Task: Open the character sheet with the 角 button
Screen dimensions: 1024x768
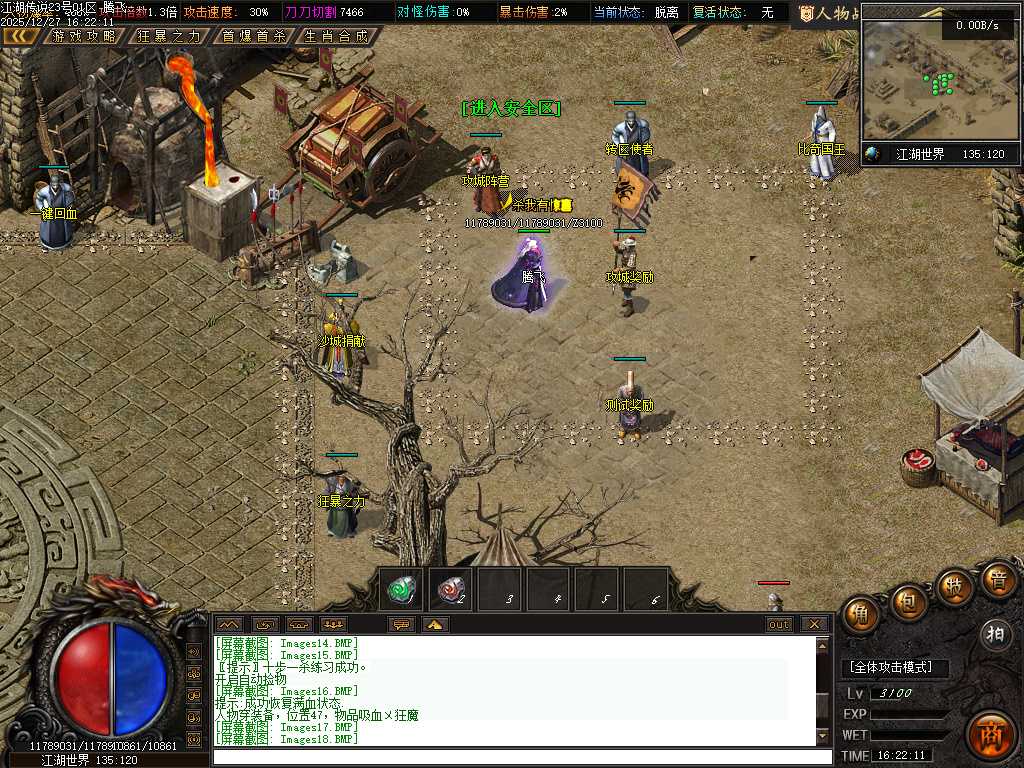Action: click(x=860, y=615)
